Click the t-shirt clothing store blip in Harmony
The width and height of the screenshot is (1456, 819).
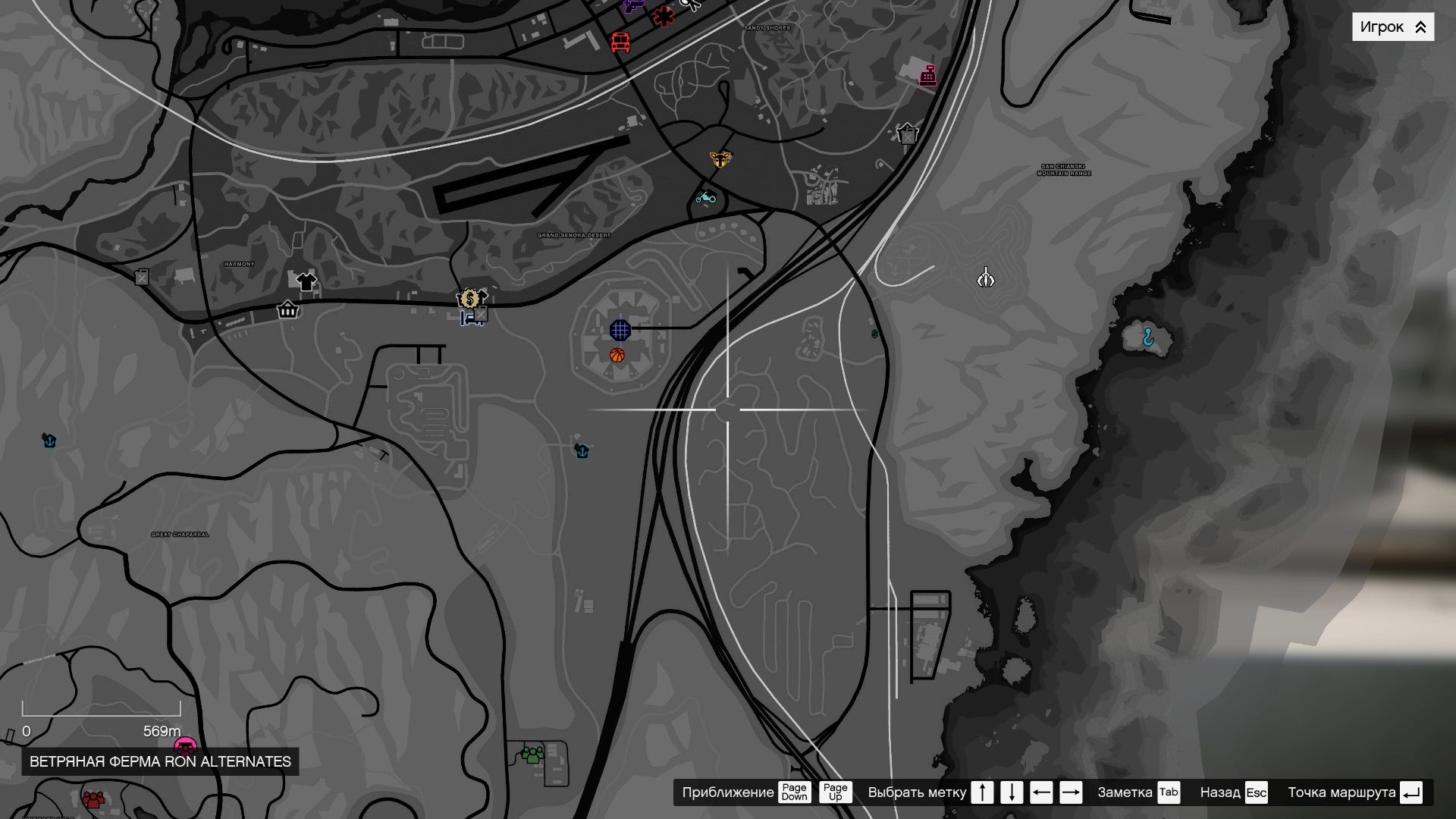tap(306, 281)
